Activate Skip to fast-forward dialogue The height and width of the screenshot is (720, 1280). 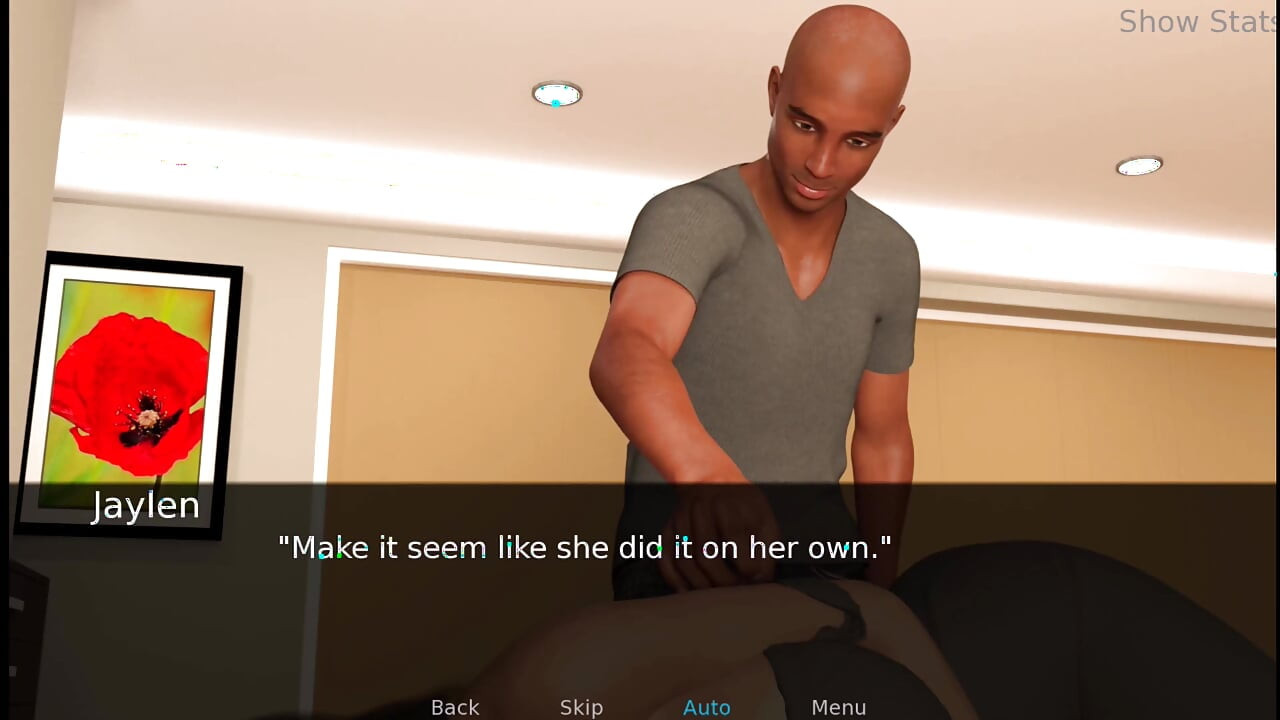click(581, 707)
